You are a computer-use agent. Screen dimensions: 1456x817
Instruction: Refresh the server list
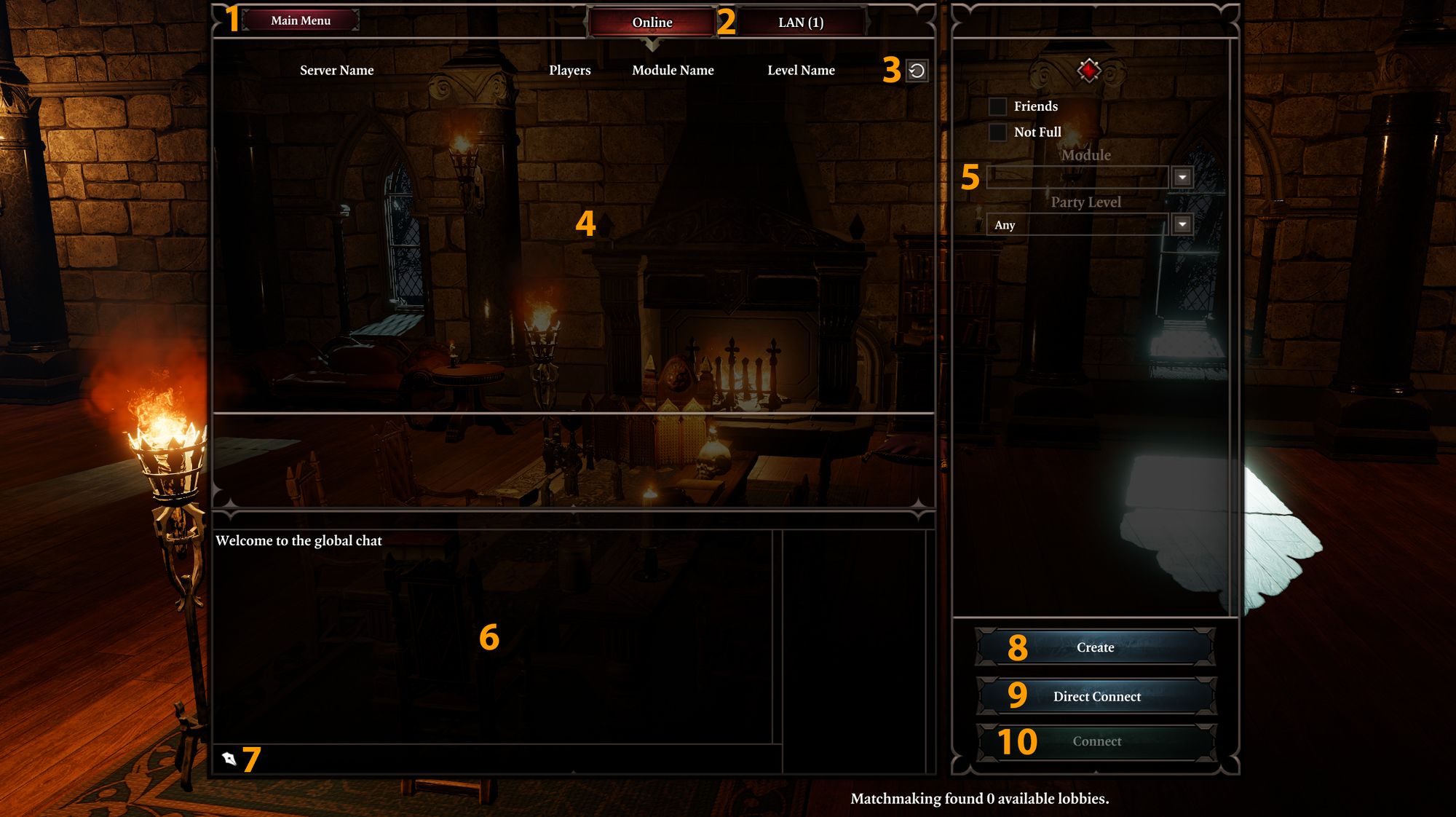(917, 71)
